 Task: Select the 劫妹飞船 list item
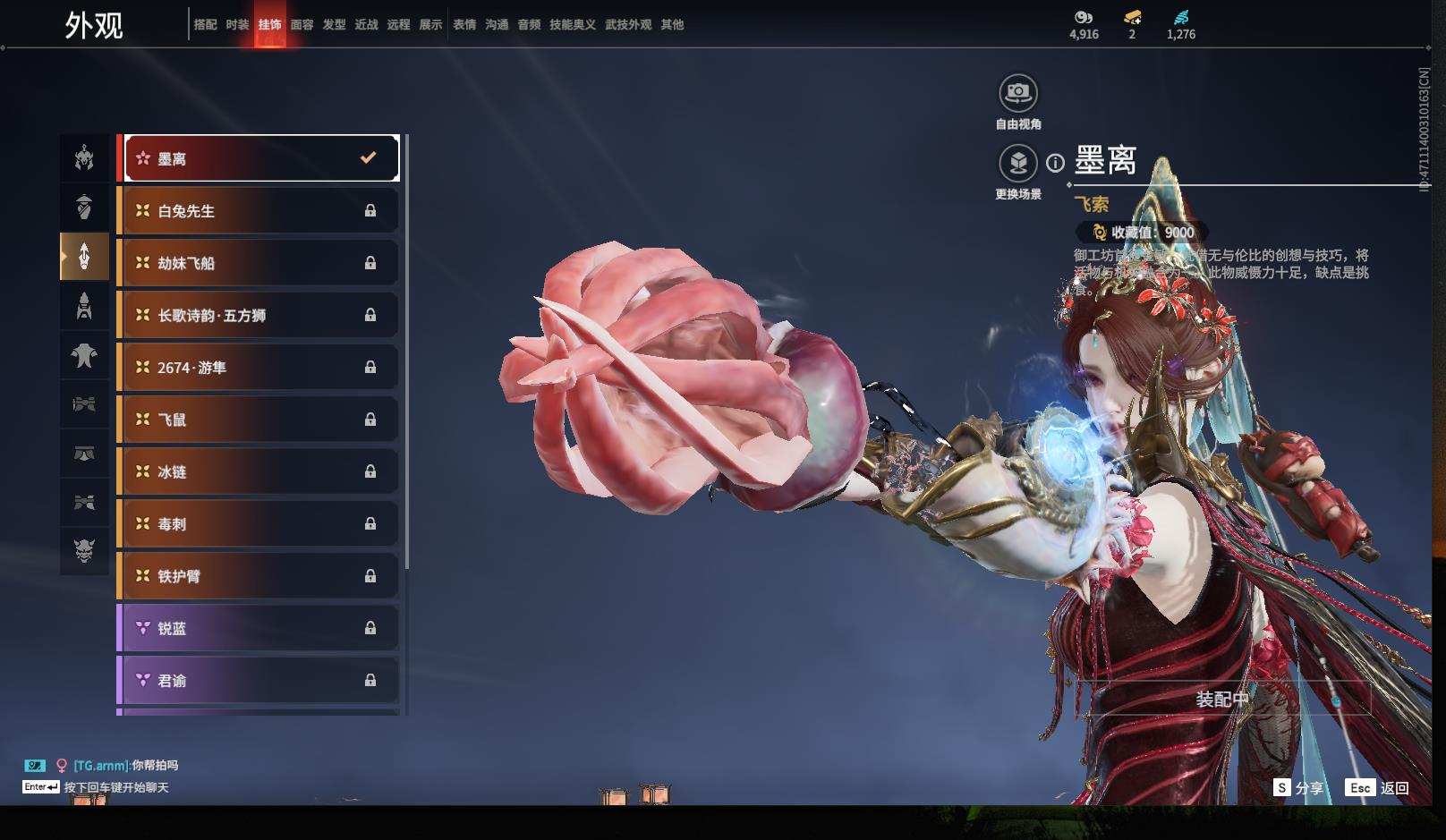[x=258, y=263]
